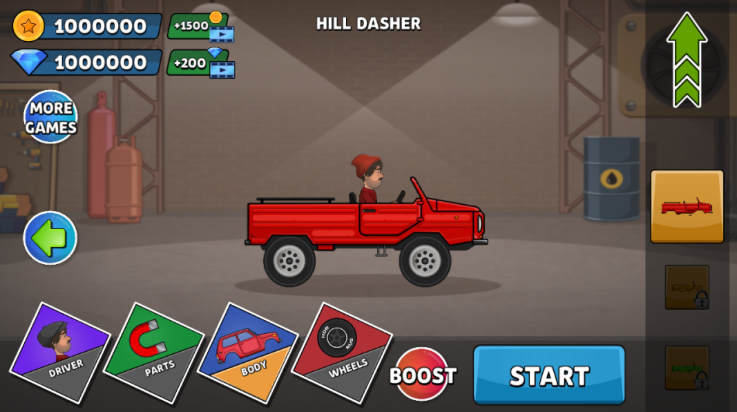This screenshot has height=412, width=737.
Task: Open the Driver customization tile
Action: click(60, 352)
